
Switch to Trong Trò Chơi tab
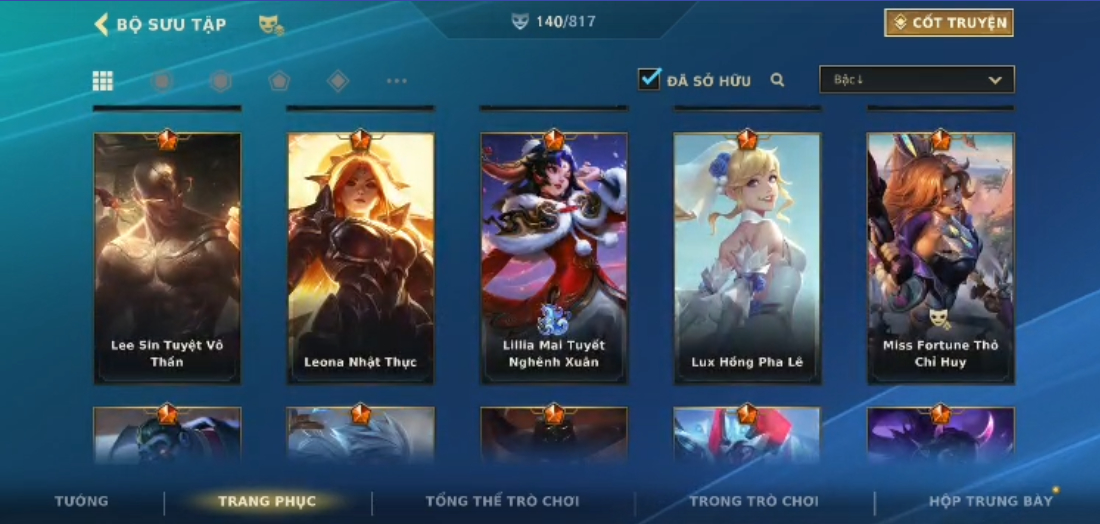click(753, 501)
